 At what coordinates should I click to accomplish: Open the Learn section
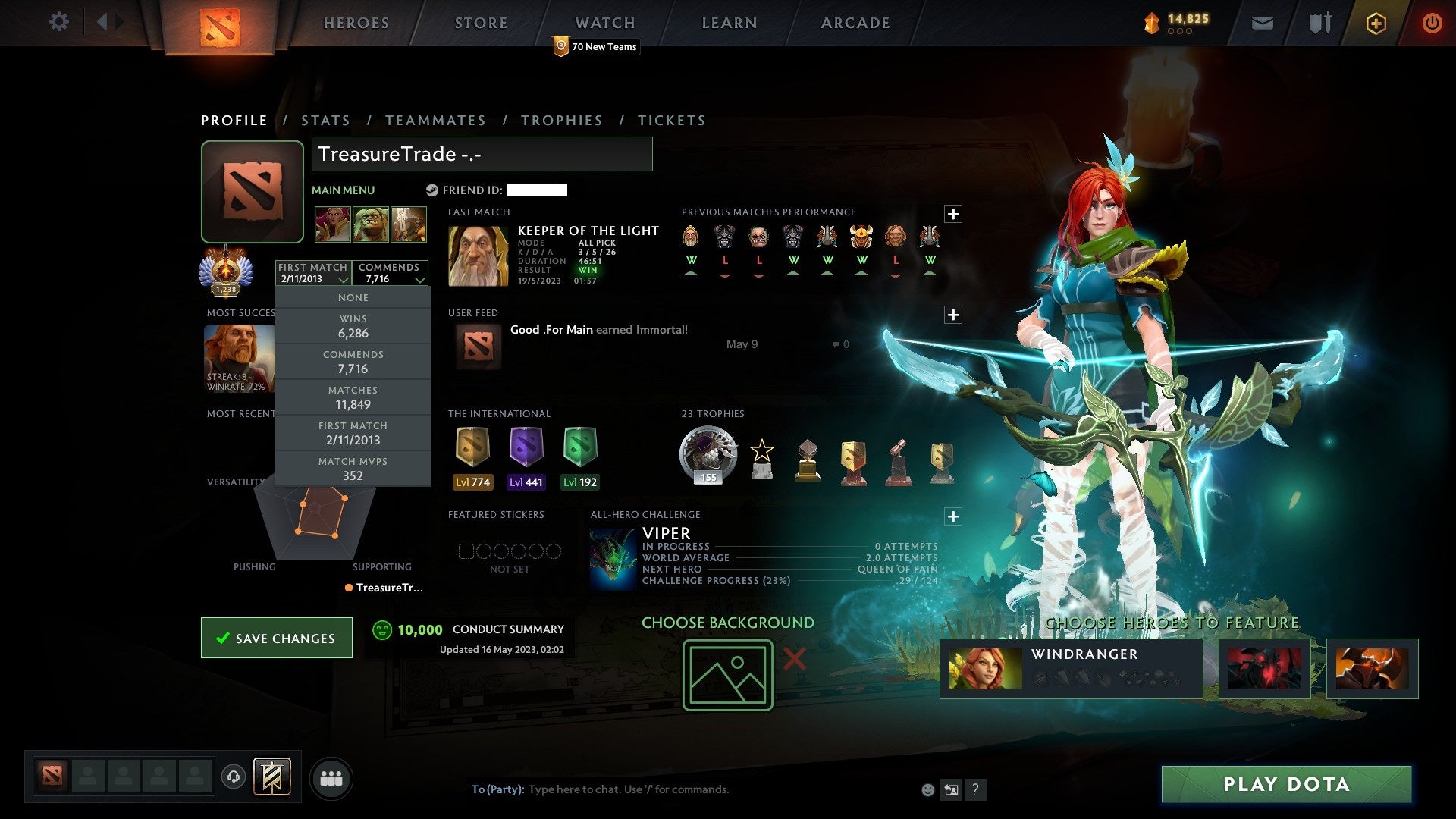tap(730, 23)
